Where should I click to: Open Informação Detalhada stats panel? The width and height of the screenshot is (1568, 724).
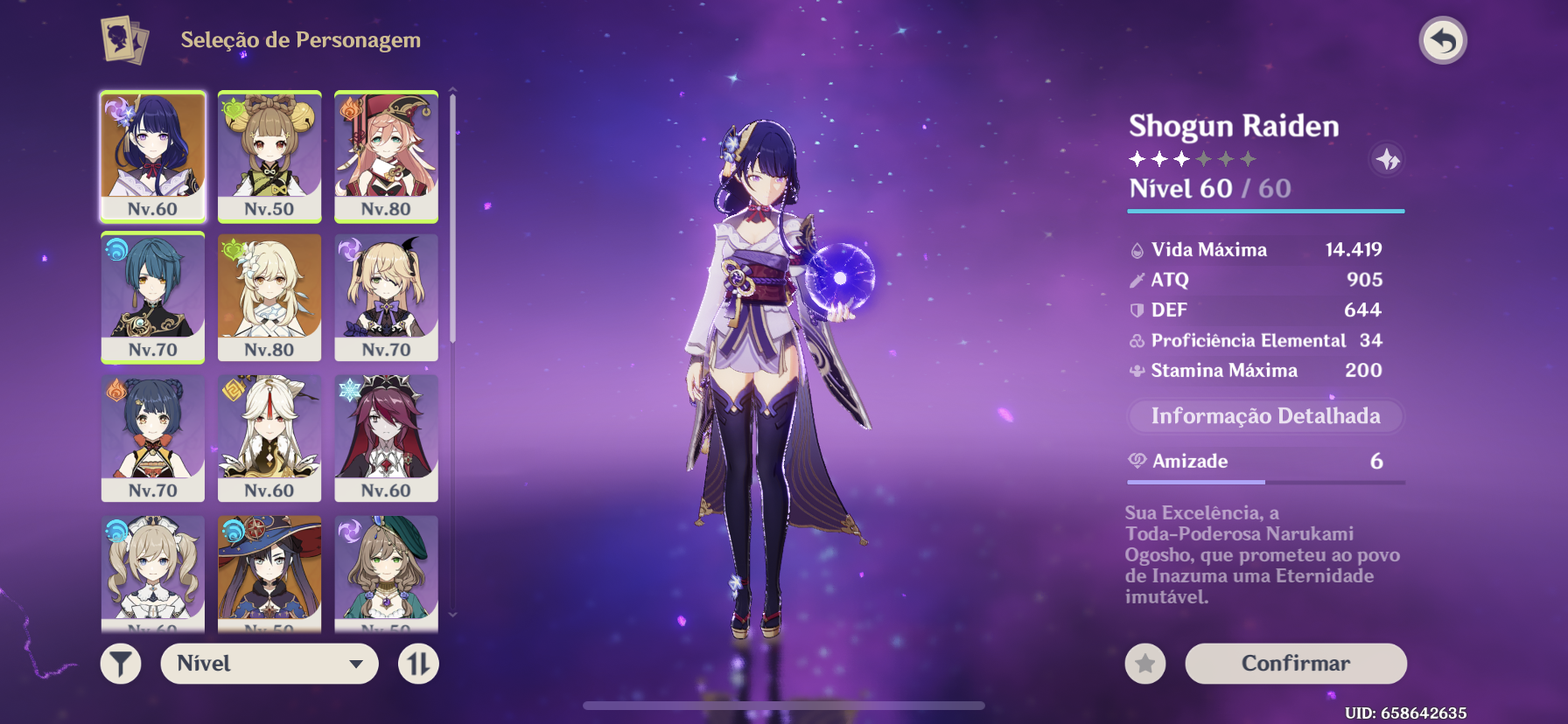pos(1265,416)
